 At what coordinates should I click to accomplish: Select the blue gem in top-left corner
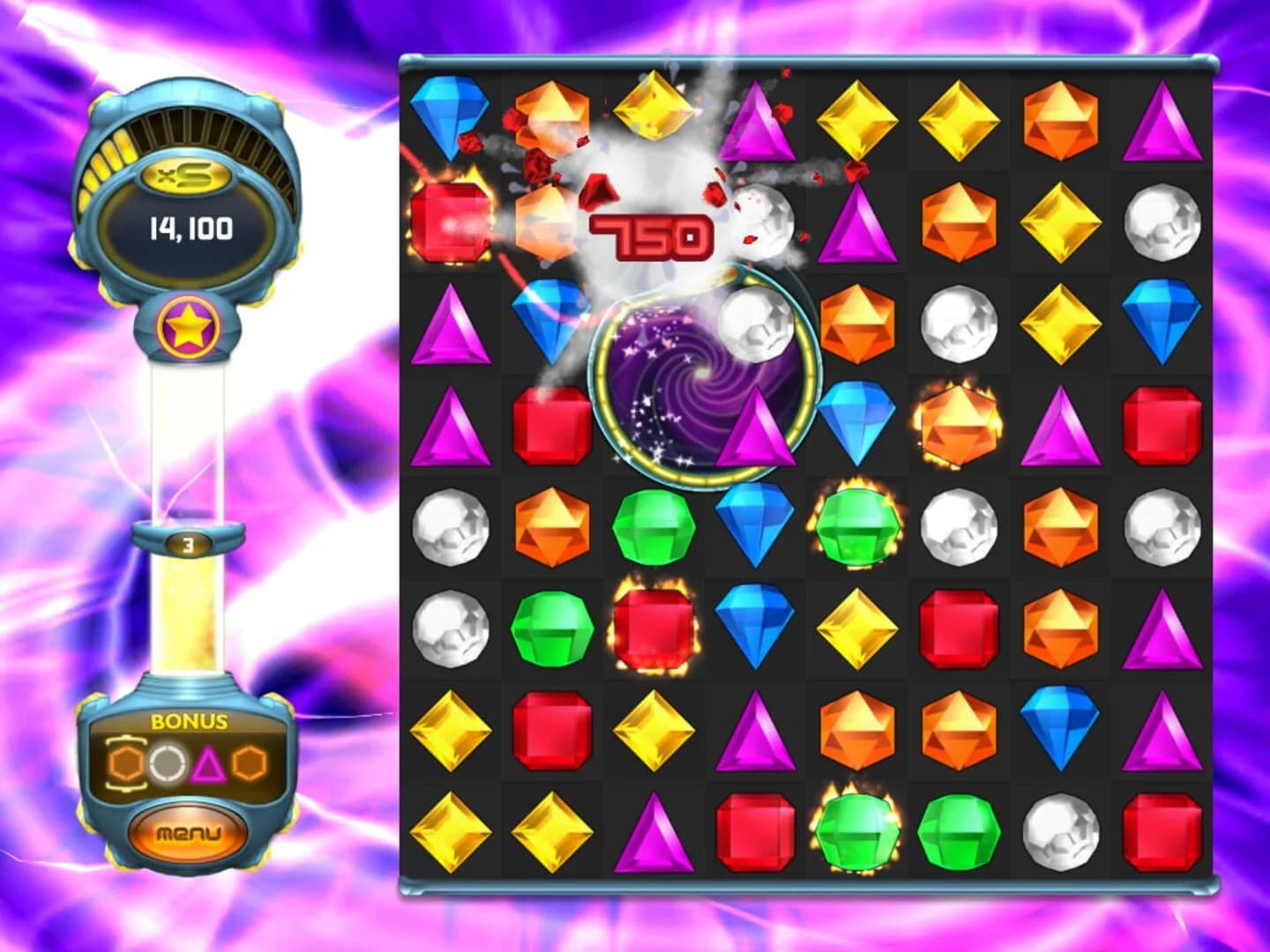tap(448, 119)
